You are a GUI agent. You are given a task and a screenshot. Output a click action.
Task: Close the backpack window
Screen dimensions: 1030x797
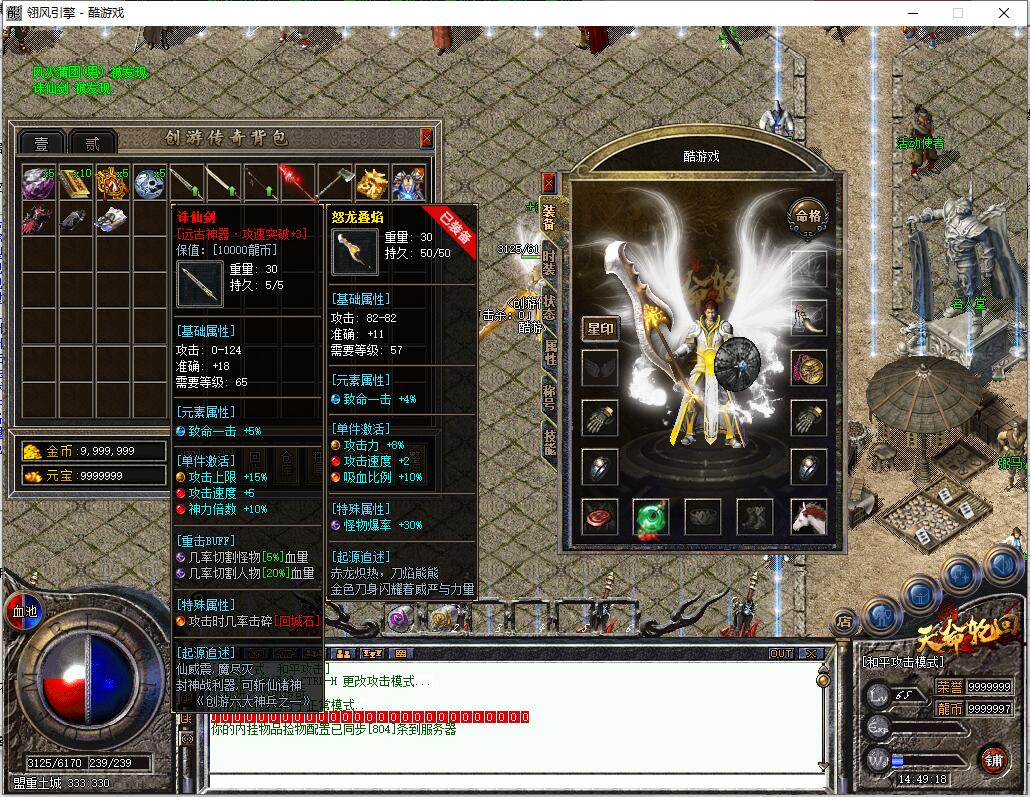[427, 138]
